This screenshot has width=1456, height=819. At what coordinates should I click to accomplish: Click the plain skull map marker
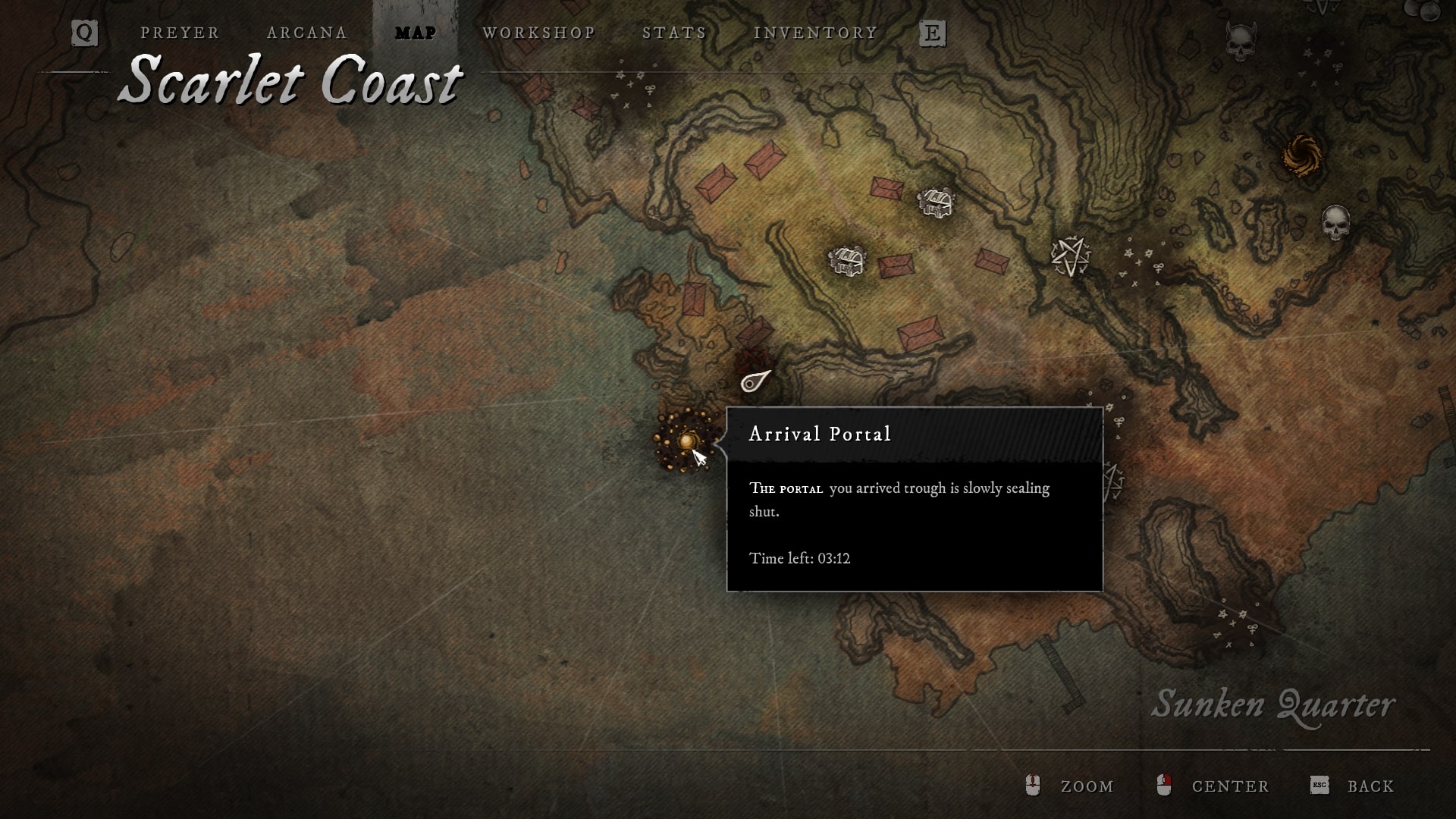tap(1335, 222)
